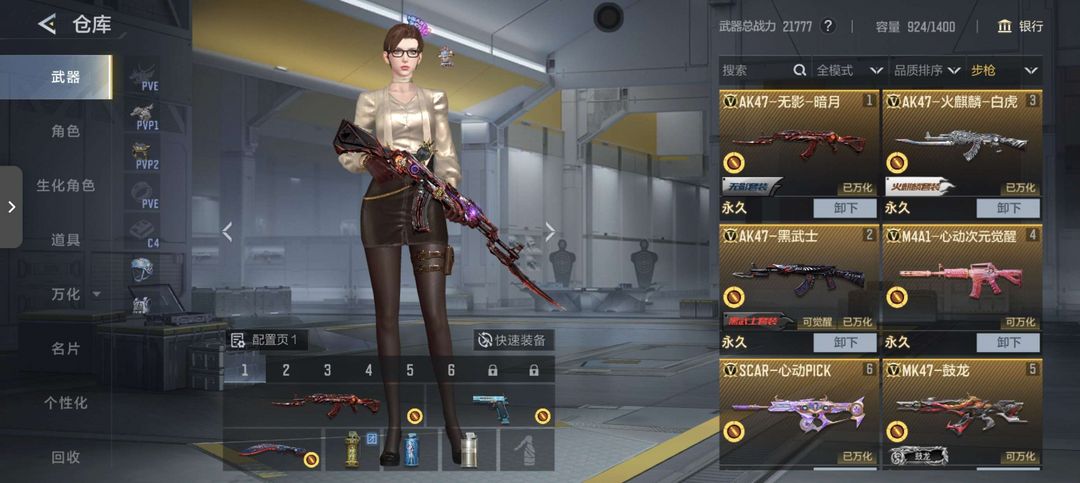Viewport: 1080px width, 483px height.
Task: Open the 全模式 mode dropdown
Action: tap(849, 70)
